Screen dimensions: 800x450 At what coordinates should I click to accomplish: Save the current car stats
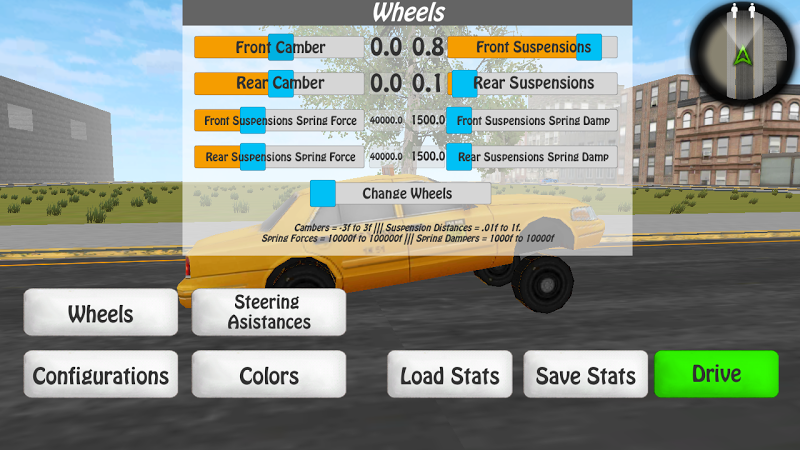click(x=585, y=375)
